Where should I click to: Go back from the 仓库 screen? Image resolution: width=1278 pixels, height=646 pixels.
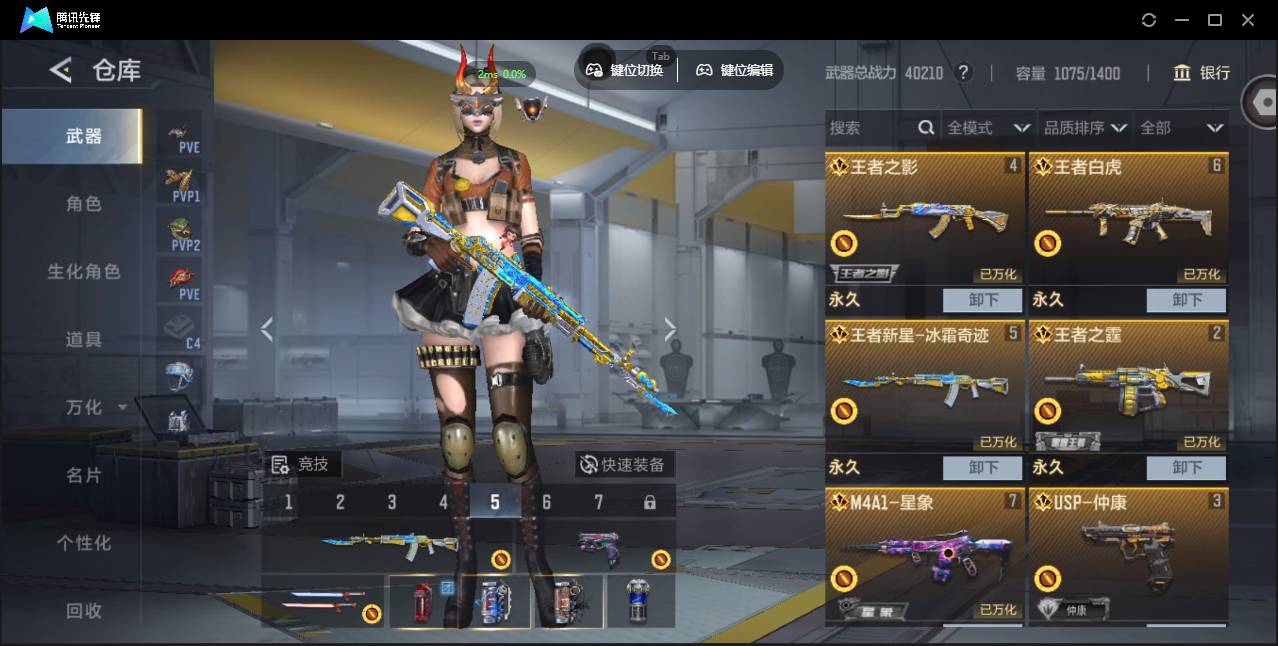pyautogui.click(x=61, y=70)
